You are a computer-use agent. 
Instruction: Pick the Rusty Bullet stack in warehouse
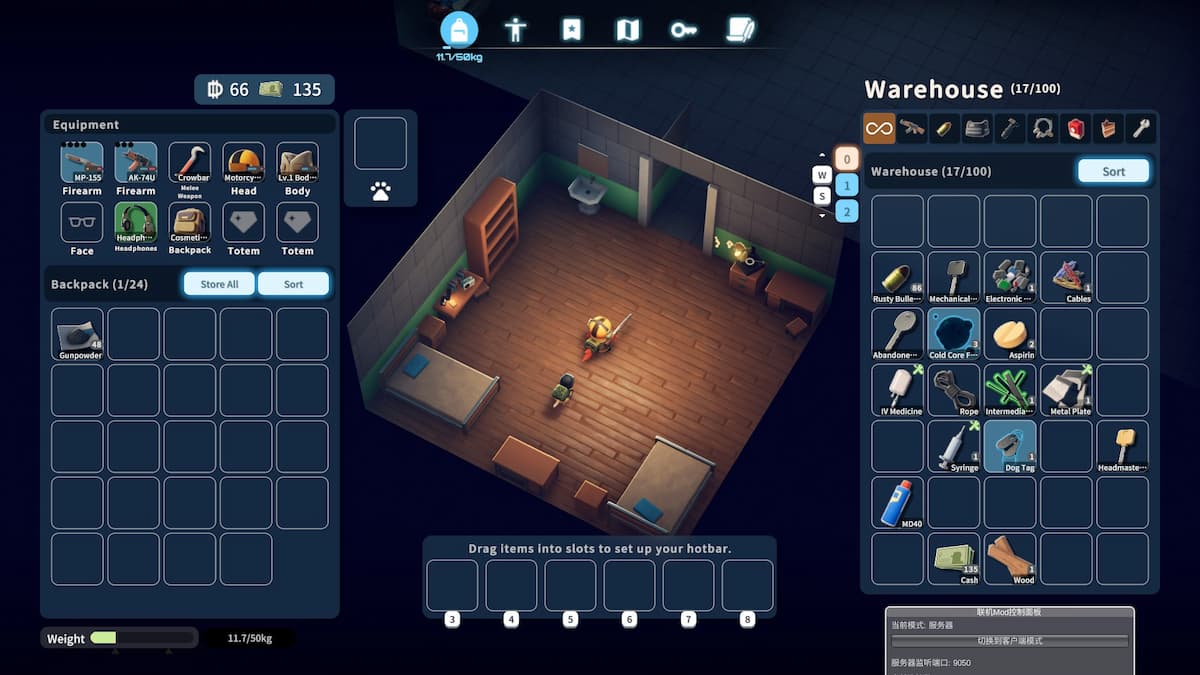pos(897,277)
